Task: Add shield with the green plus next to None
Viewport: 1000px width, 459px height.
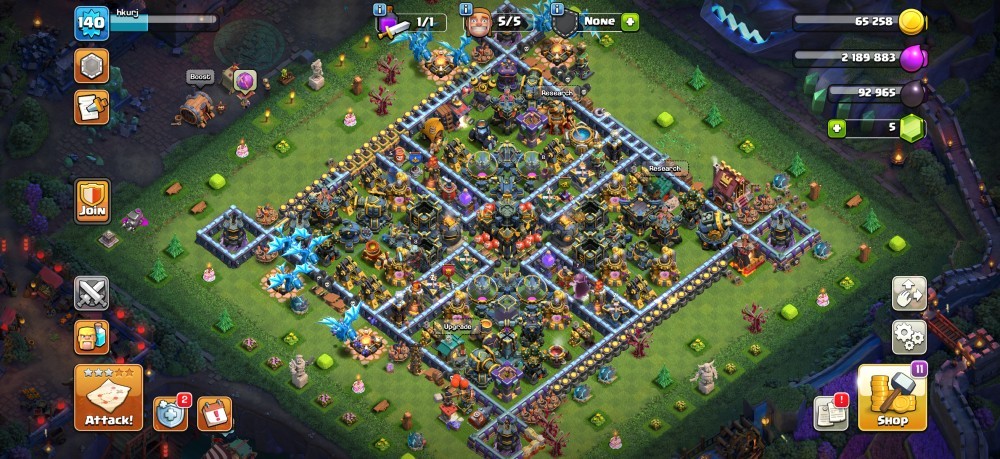Action: coord(630,21)
